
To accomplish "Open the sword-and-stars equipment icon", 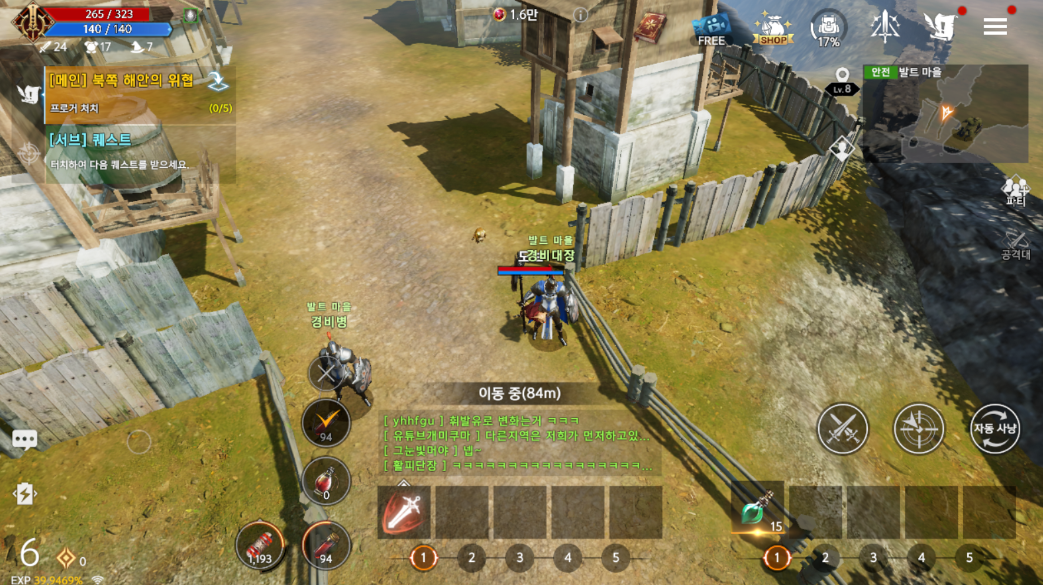I will (885, 27).
